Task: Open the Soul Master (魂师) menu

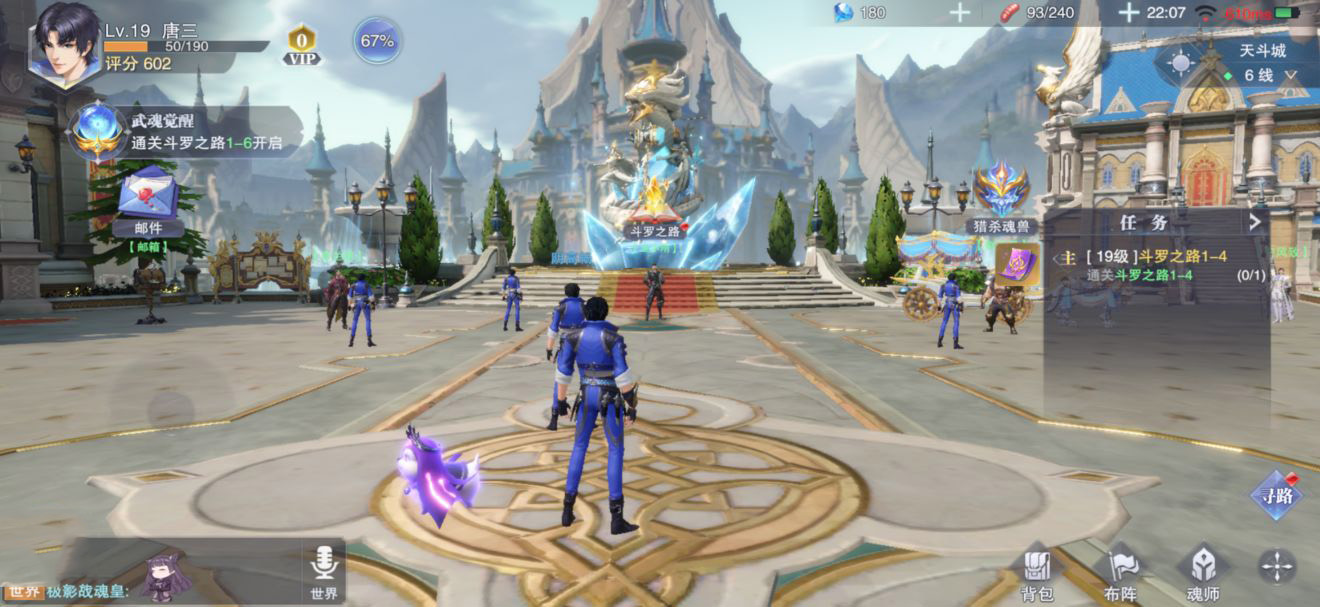Action: click(x=1203, y=572)
